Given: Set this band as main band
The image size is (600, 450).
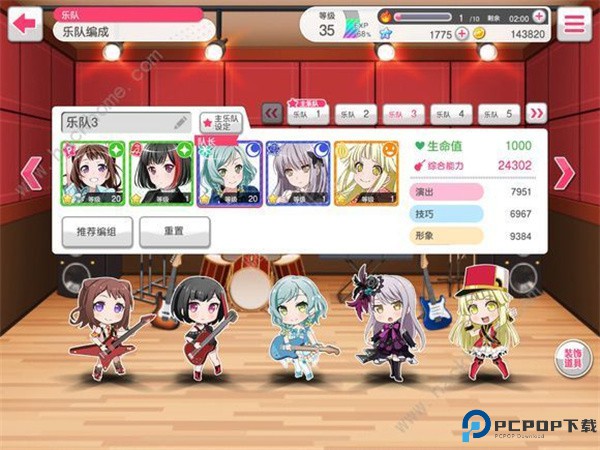Looking at the screenshot, I should coord(223,123).
